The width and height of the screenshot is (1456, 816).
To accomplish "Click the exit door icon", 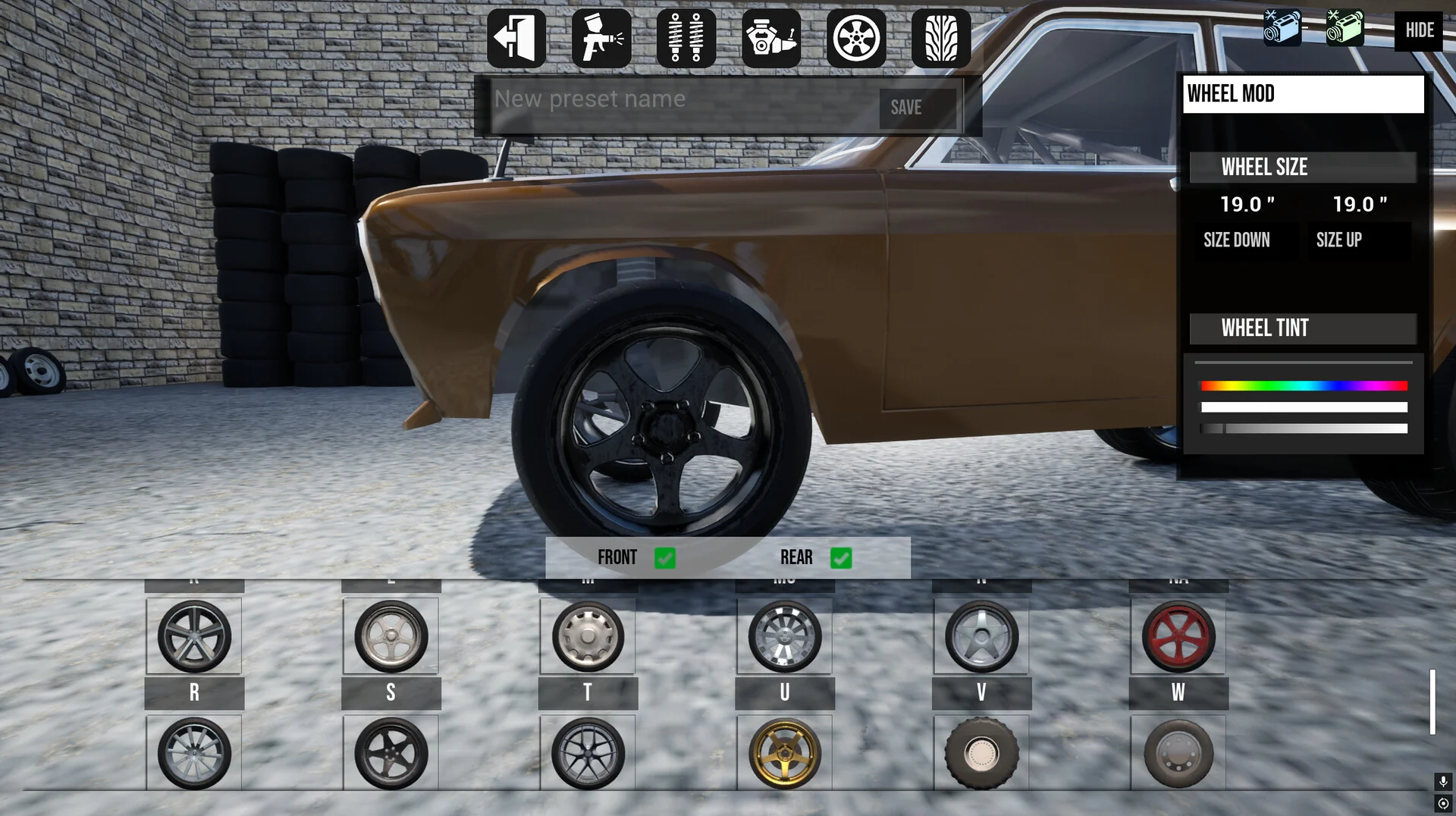I will coord(516,38).
